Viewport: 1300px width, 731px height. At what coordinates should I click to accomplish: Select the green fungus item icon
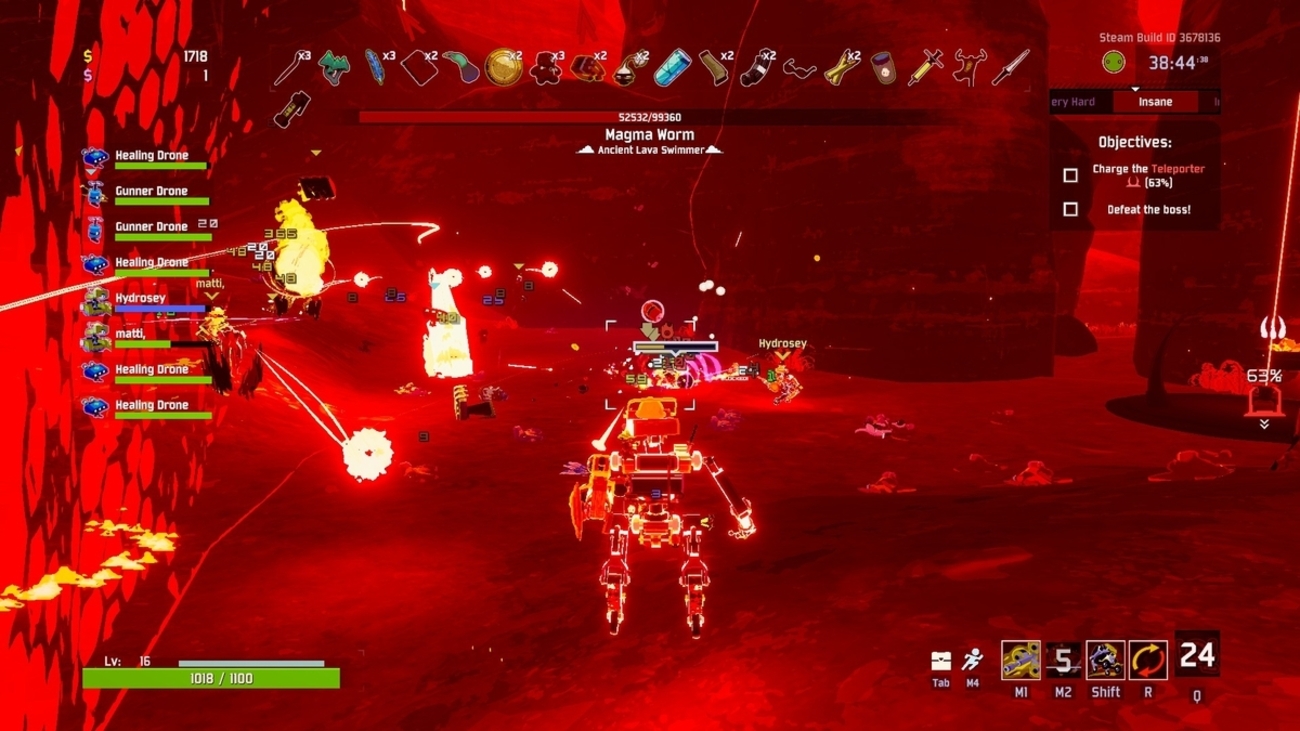pos(334,68)
